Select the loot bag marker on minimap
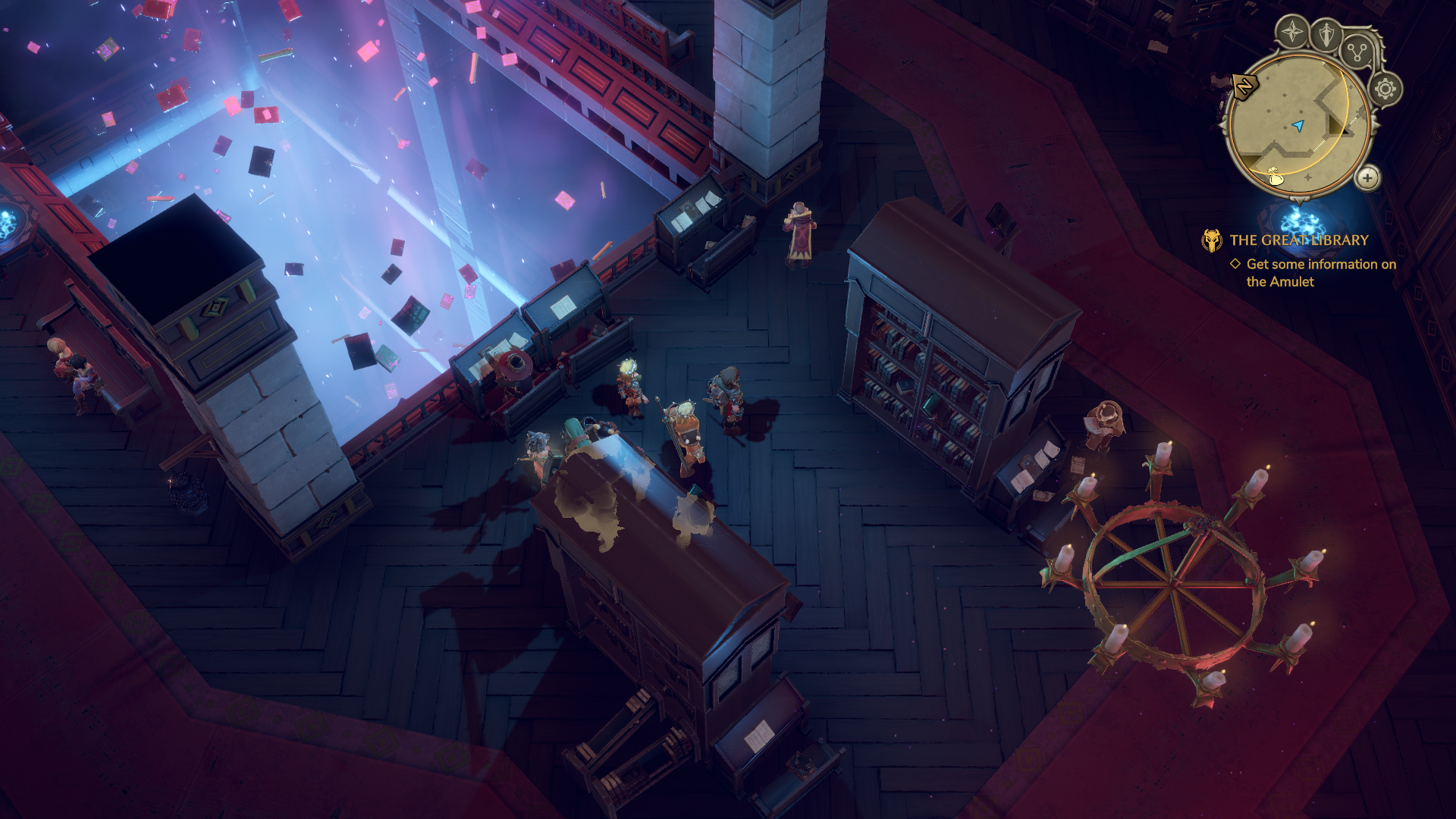 (x=1275, y=177)
